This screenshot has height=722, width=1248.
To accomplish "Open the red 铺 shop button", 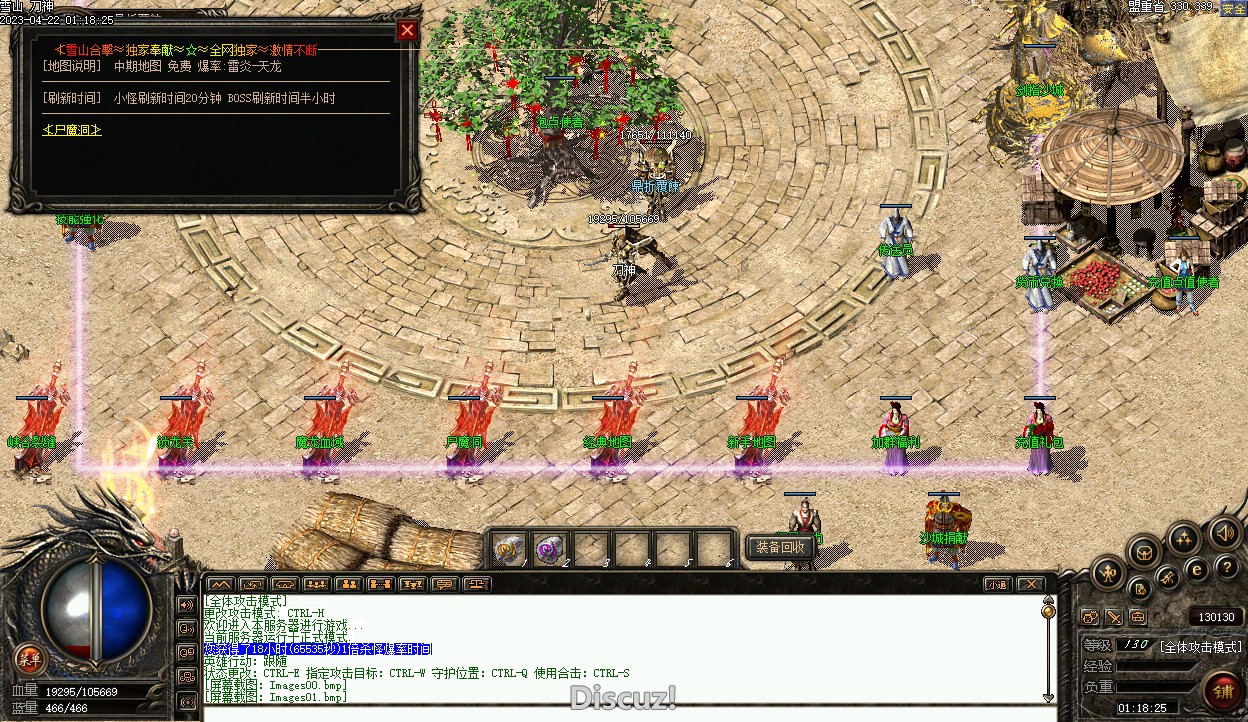I will tap(1222, 691).
